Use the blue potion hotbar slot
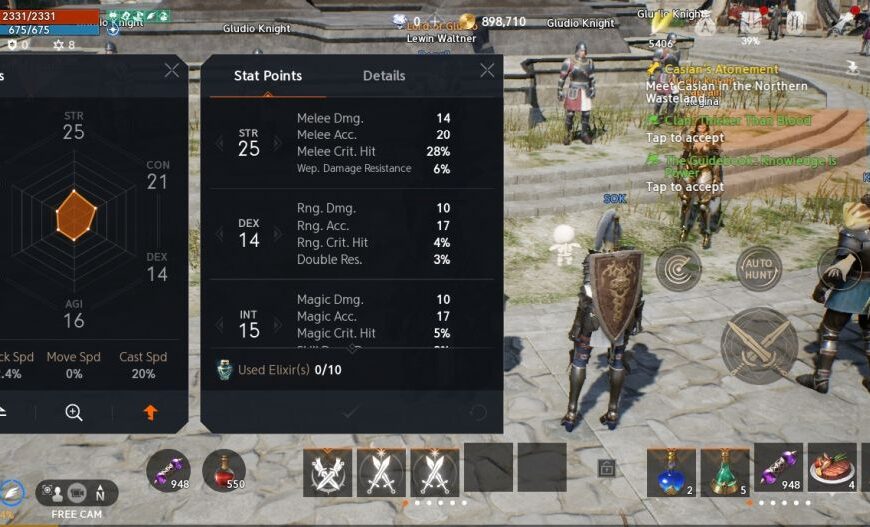The width and height of the screenshot is (870, 527). [x=670, y=471]
